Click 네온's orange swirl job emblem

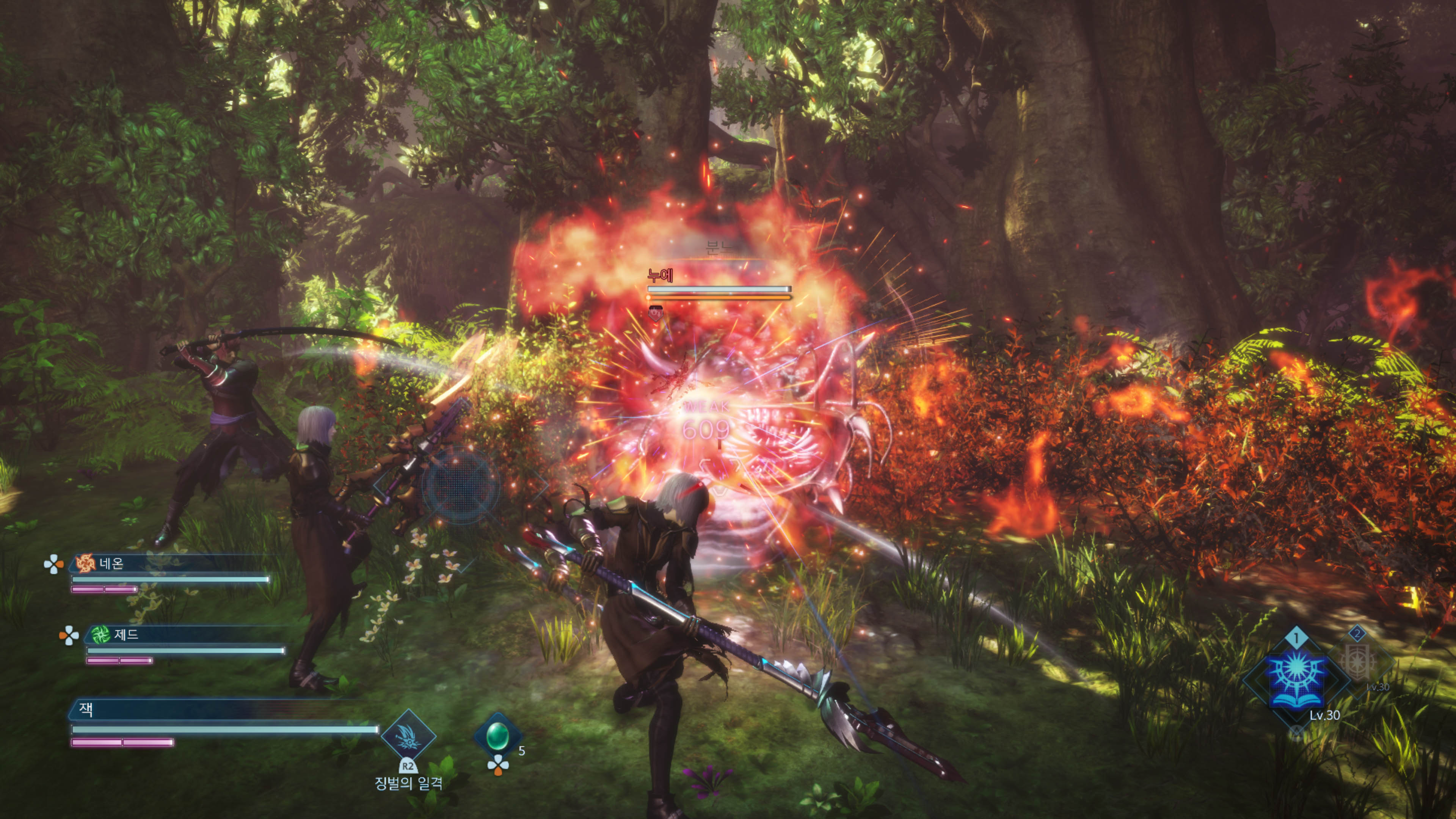pos(86,563)
